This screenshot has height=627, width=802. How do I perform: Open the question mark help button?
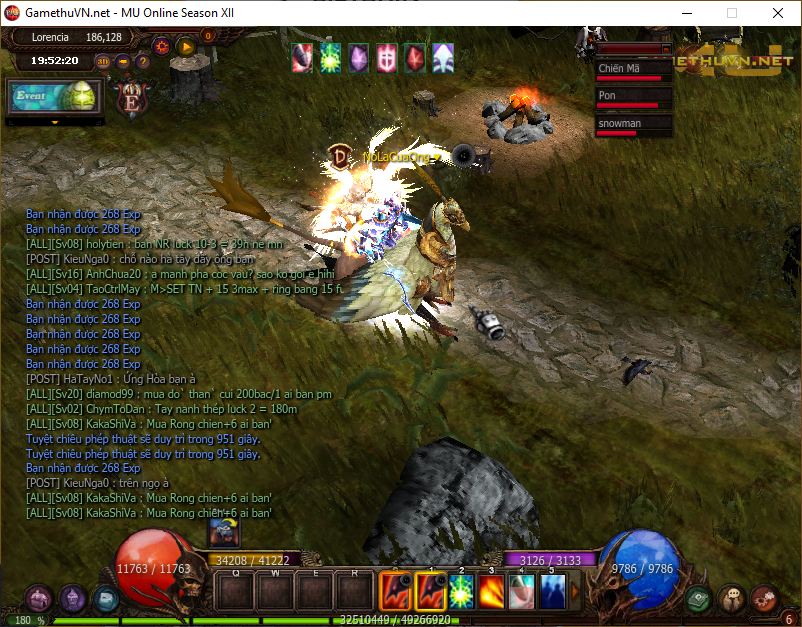143,61
